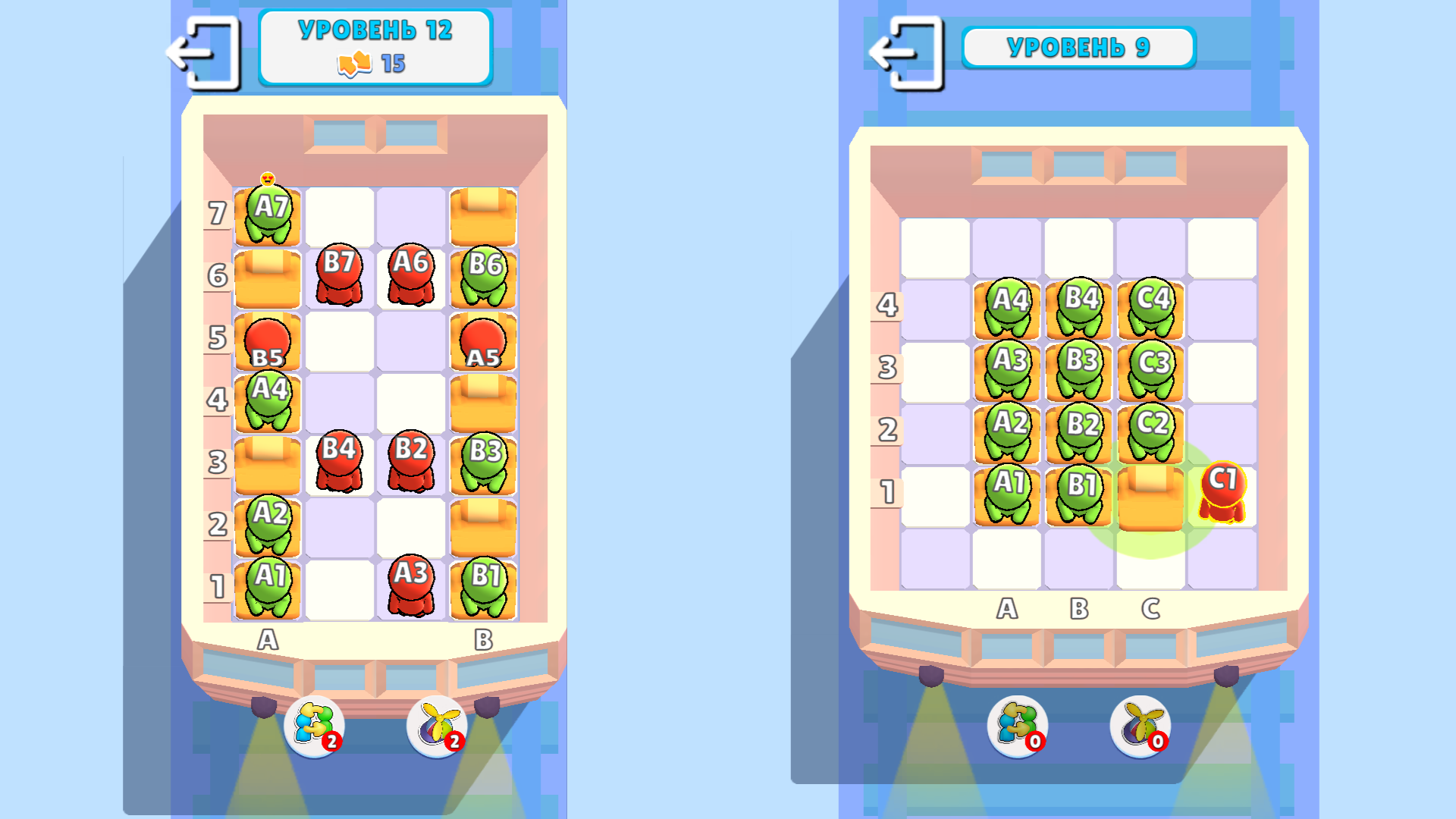Tap the swap booster on the right board
This screenshot has width=1456, height=819.
[1016, 726]
